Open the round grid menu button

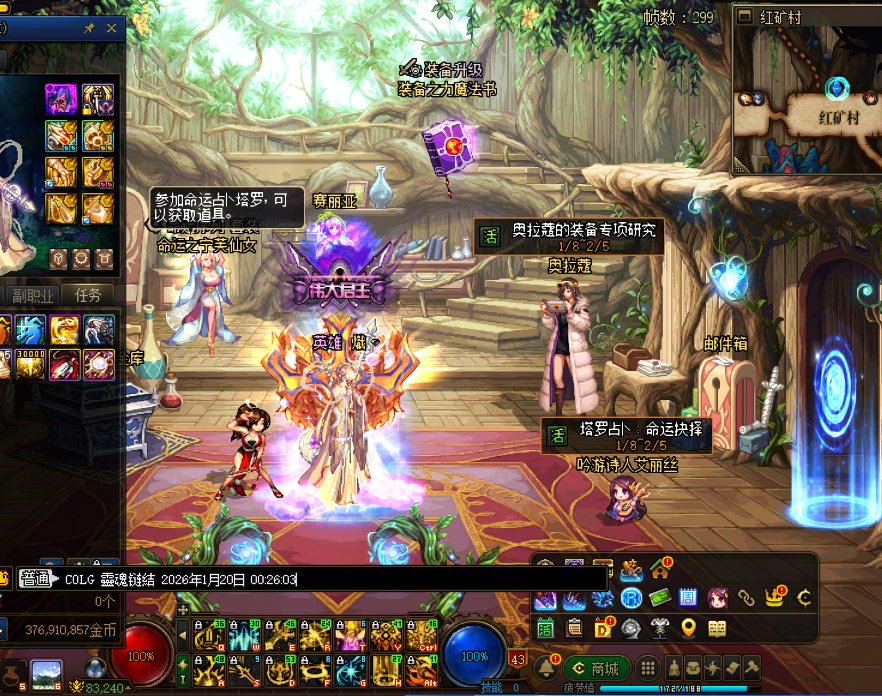point(649,668)
